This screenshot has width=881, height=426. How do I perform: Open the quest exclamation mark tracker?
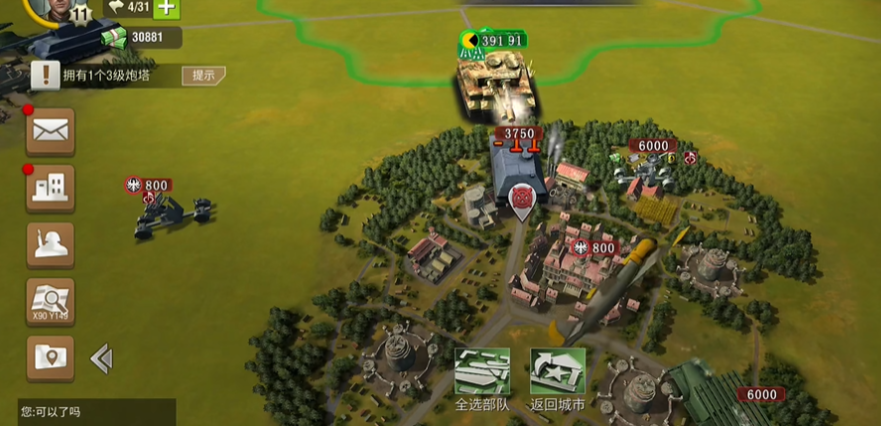(45, 74)
